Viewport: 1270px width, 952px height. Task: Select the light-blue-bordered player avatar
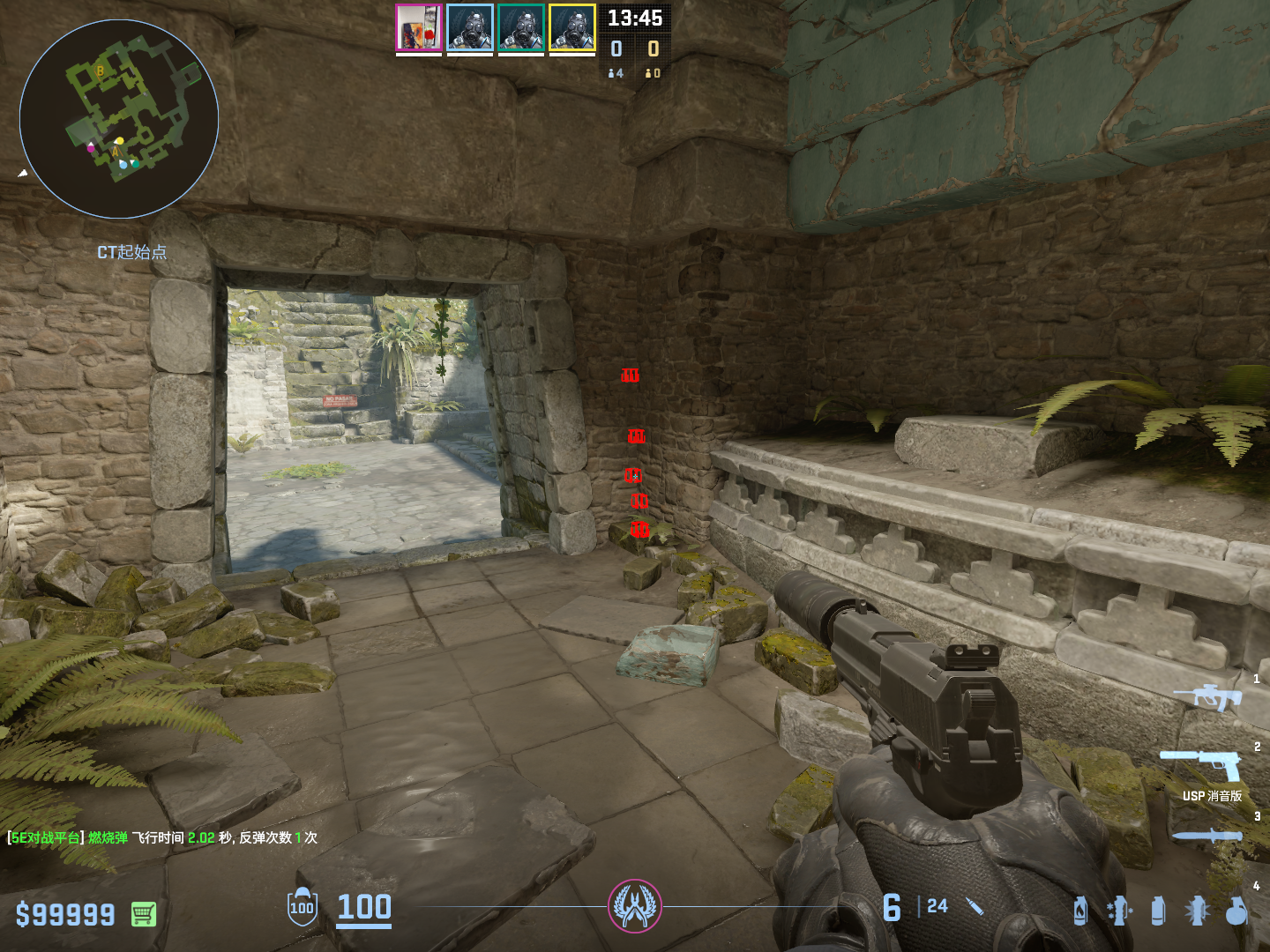click(470, 28)
